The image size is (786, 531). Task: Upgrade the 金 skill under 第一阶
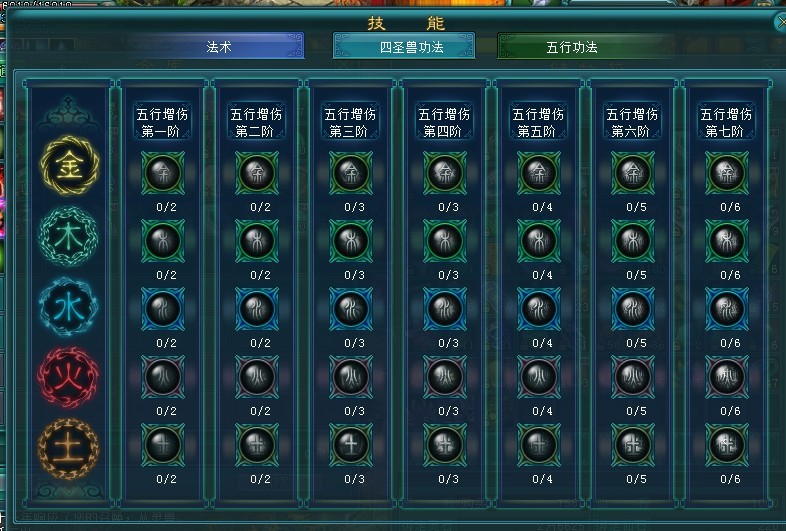[x=159, y=174]
